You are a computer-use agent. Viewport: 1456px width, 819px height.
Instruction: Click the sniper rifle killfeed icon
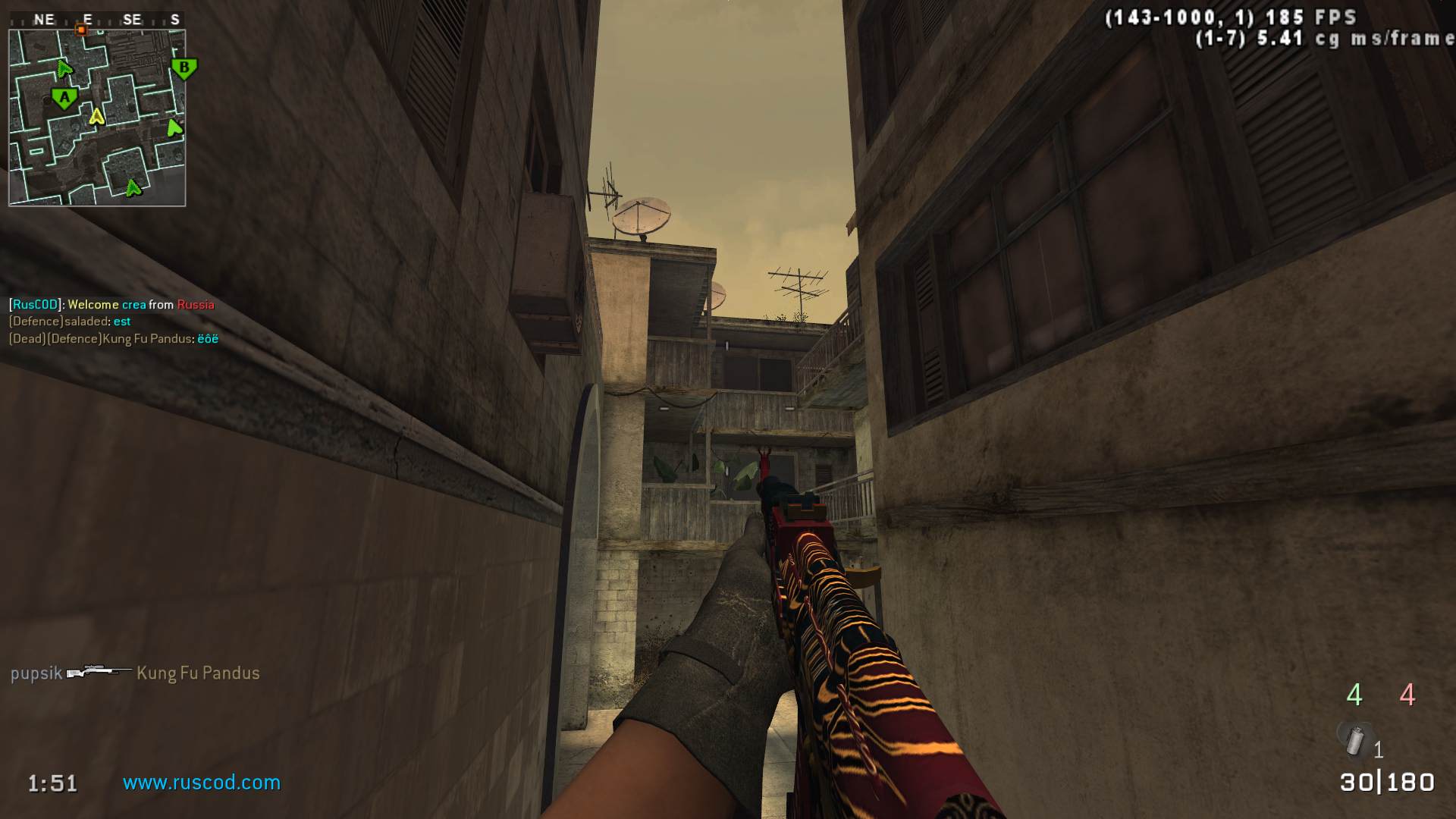tap(99, 672)
